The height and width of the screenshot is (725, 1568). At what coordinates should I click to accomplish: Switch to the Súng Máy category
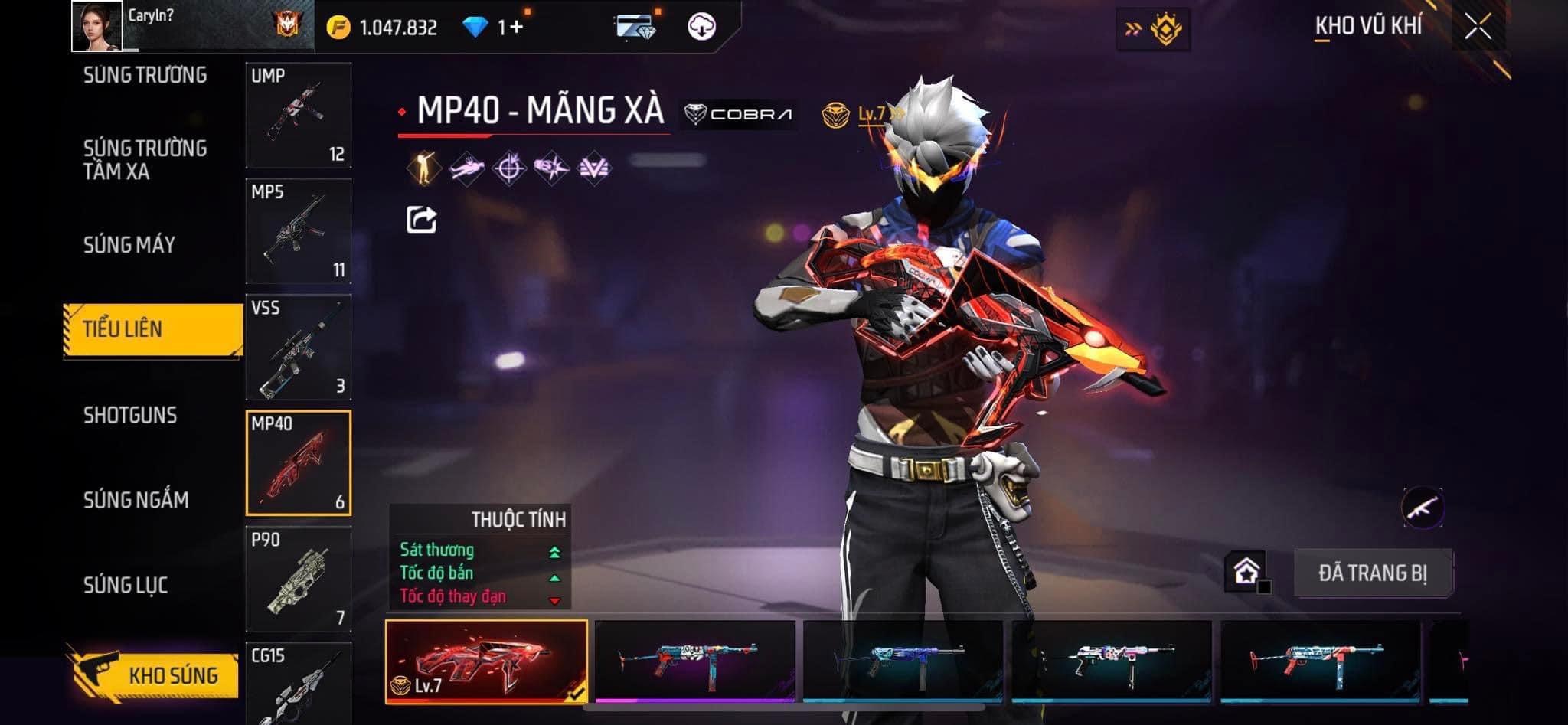coord(129,245)
